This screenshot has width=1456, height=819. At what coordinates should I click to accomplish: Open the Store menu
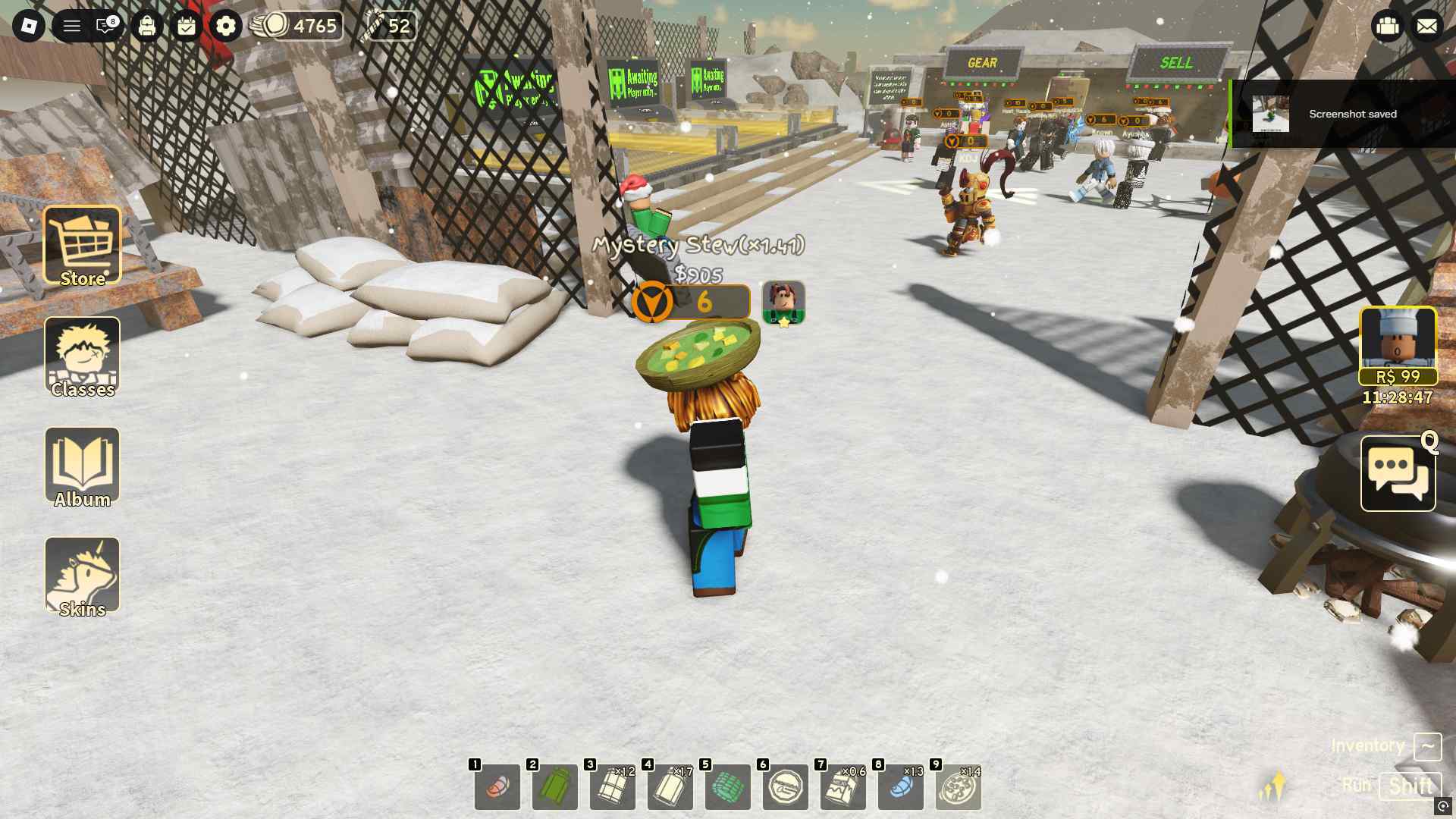(82, 246)
